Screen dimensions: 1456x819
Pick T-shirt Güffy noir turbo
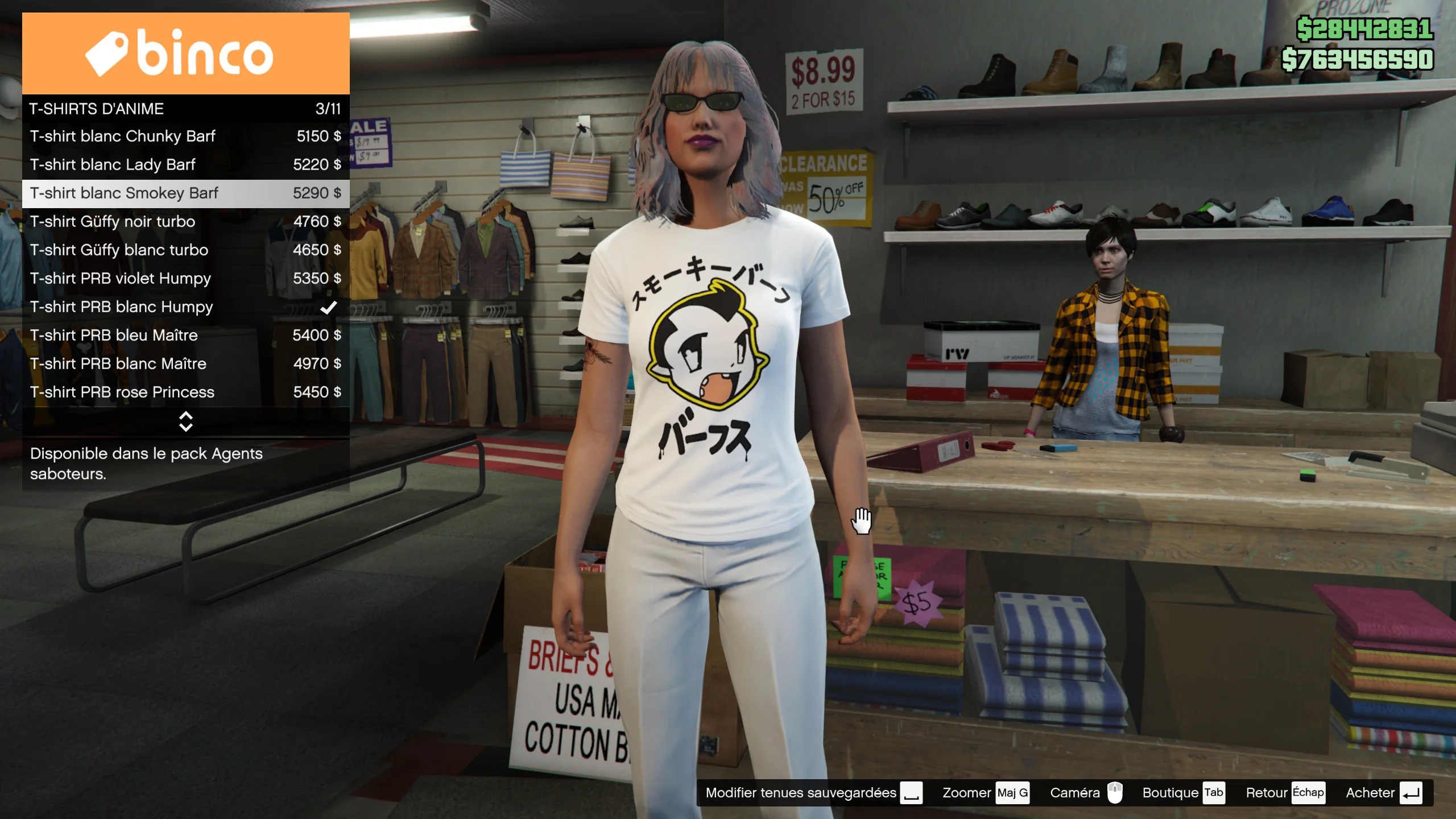pos(185,222)
